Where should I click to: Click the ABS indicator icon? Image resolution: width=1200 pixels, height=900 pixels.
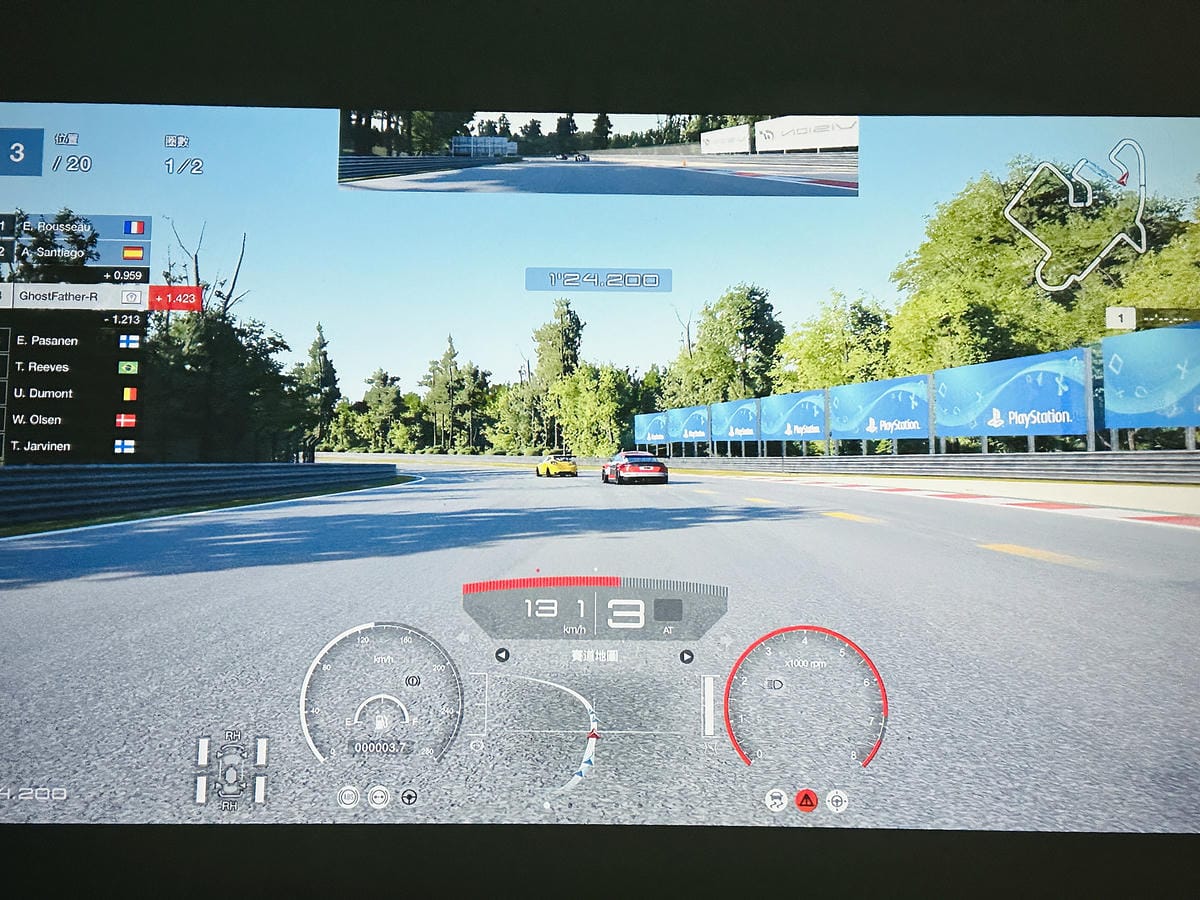pos(348,797)
